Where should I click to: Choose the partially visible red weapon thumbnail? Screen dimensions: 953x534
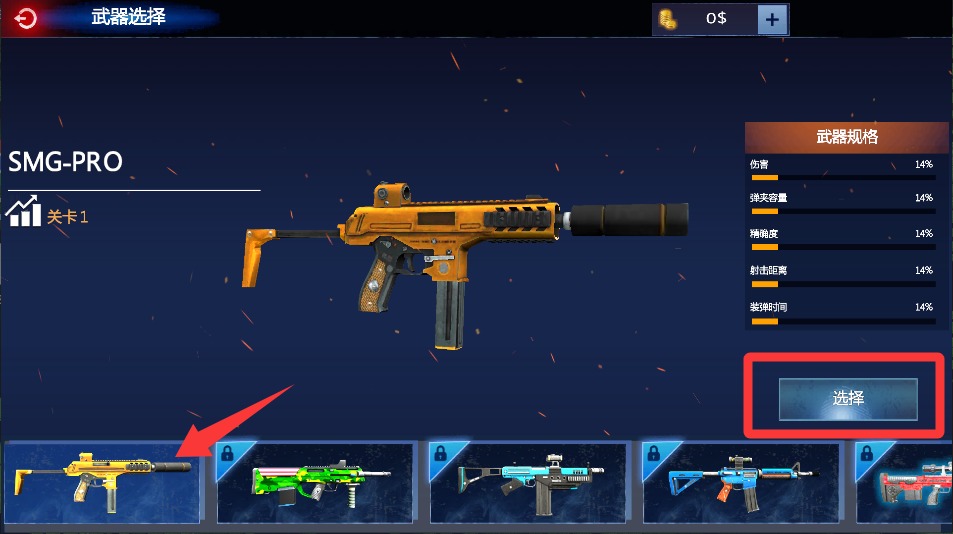905,482
